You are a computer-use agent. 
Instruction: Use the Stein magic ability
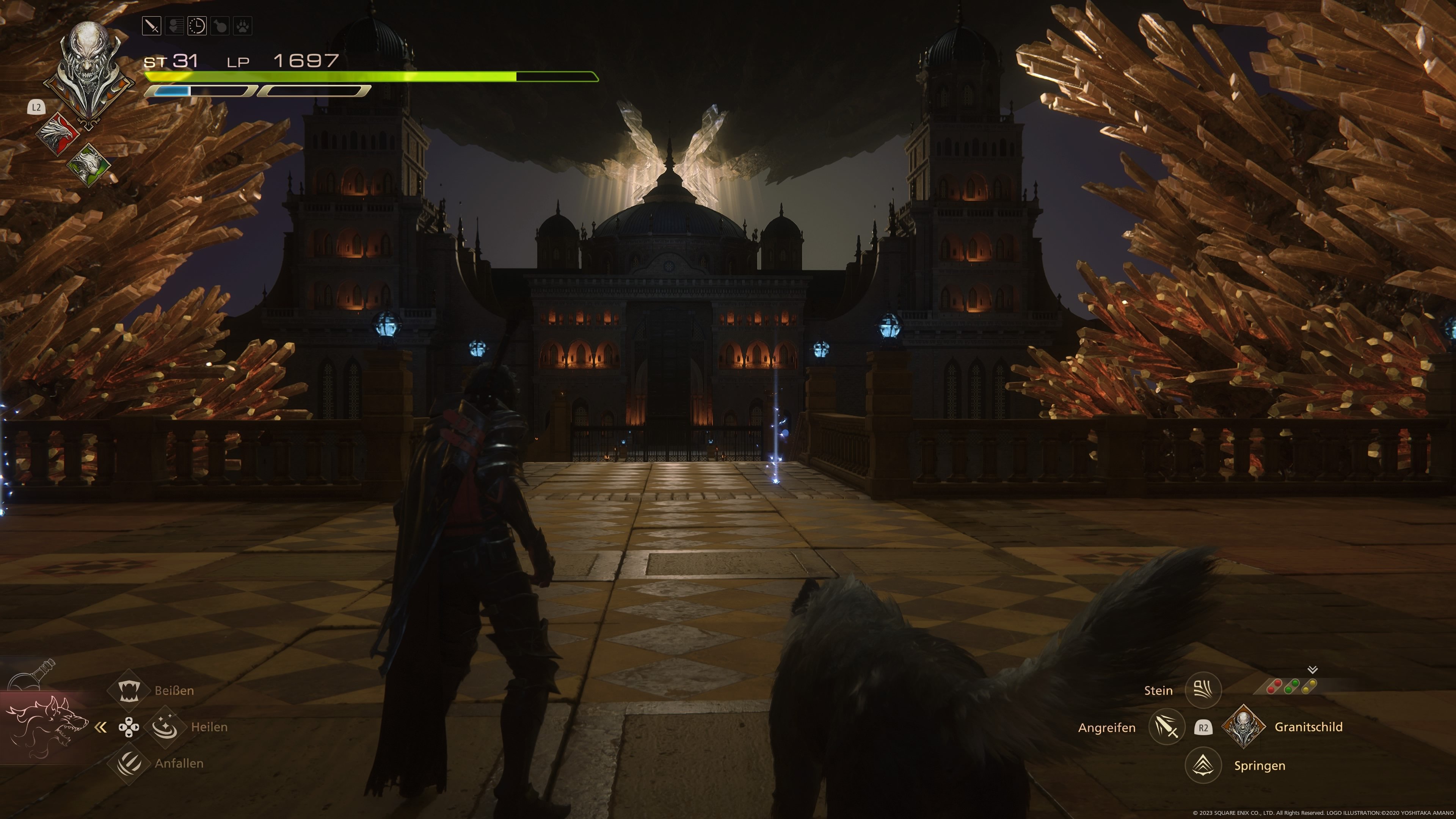pyautogui.click(x=1203, y=690)
